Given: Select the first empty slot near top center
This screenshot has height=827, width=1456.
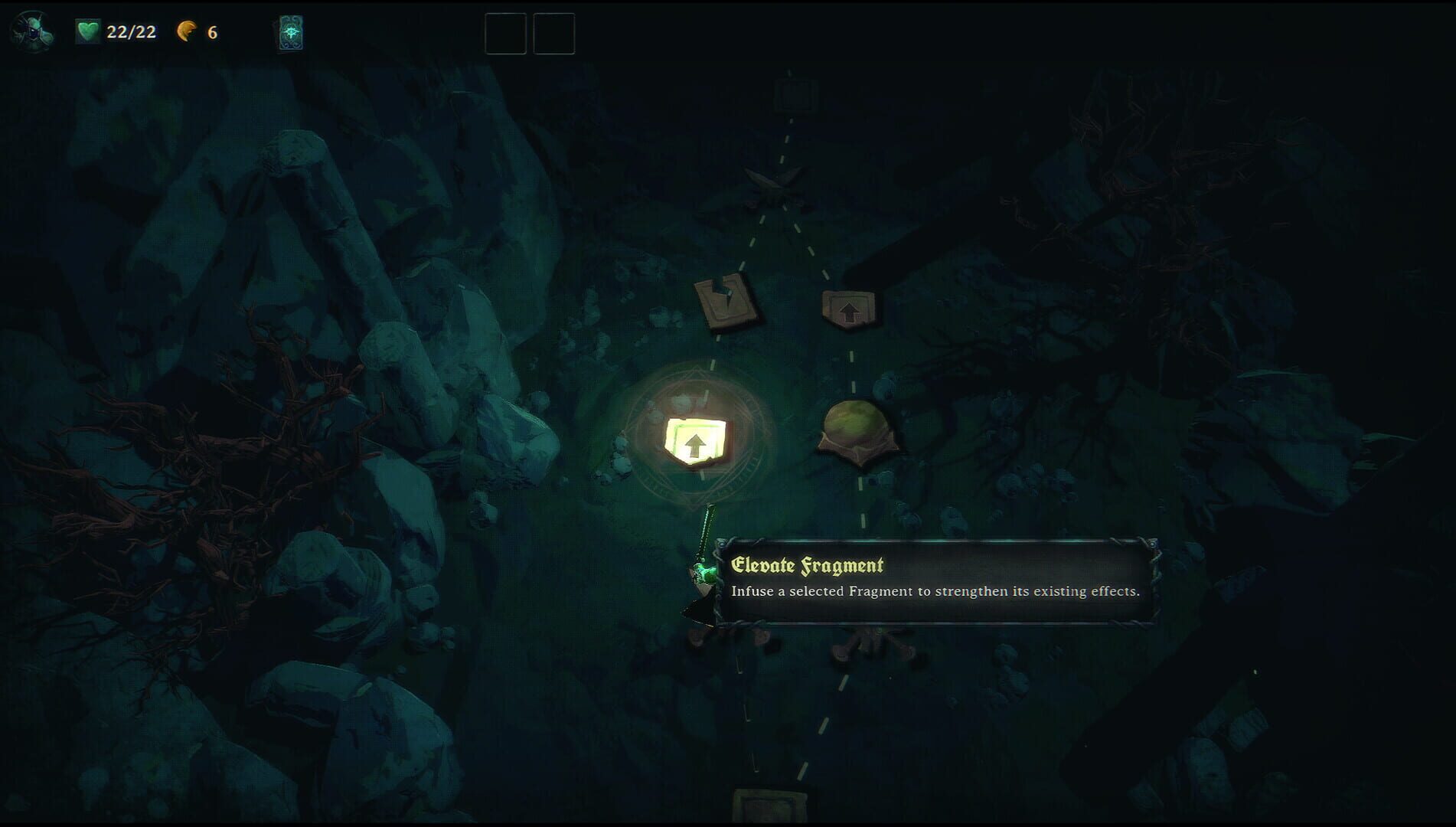Looking at the screenshot, I should [x=505, y=33].
